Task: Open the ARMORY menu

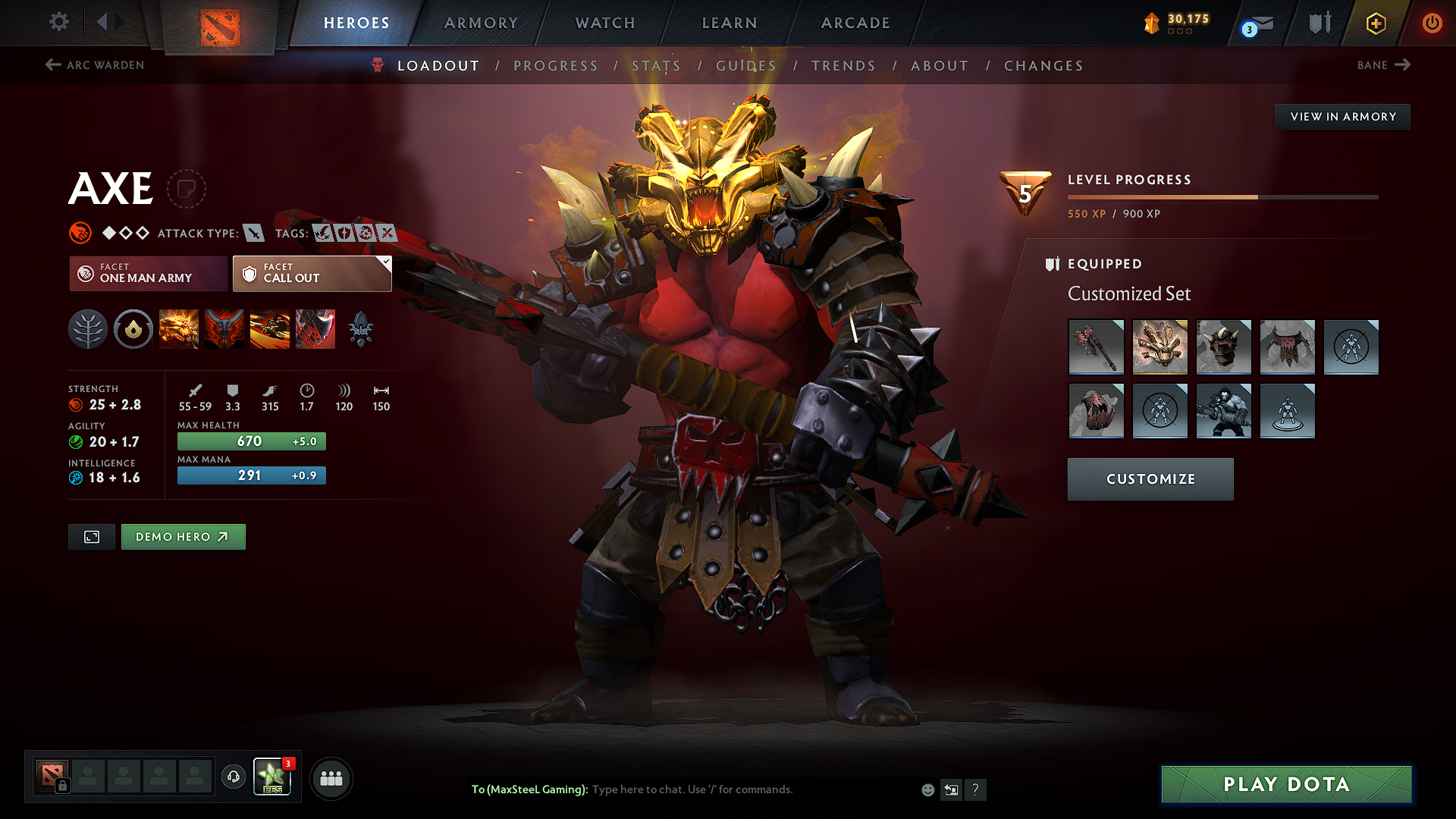Action: pos(481,23)
